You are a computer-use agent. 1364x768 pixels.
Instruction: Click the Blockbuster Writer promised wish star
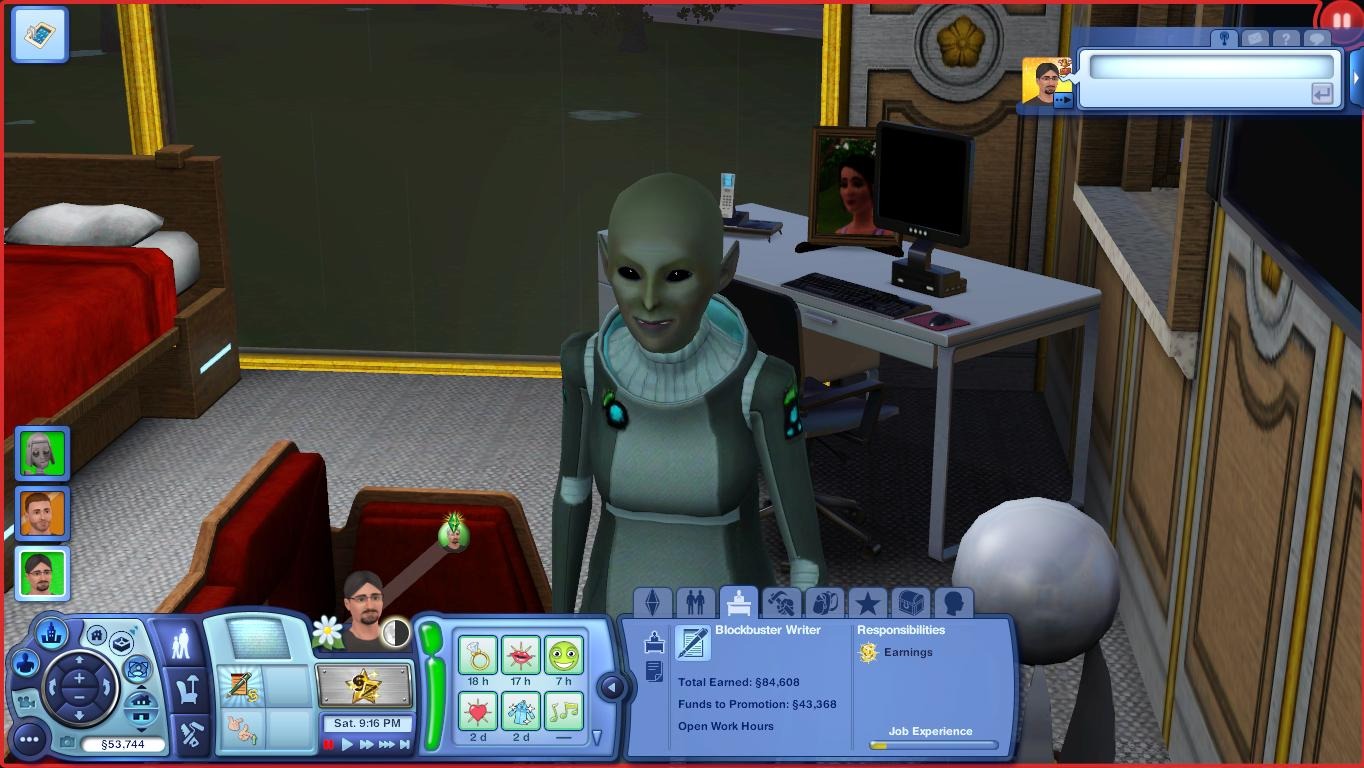(366, 687)
